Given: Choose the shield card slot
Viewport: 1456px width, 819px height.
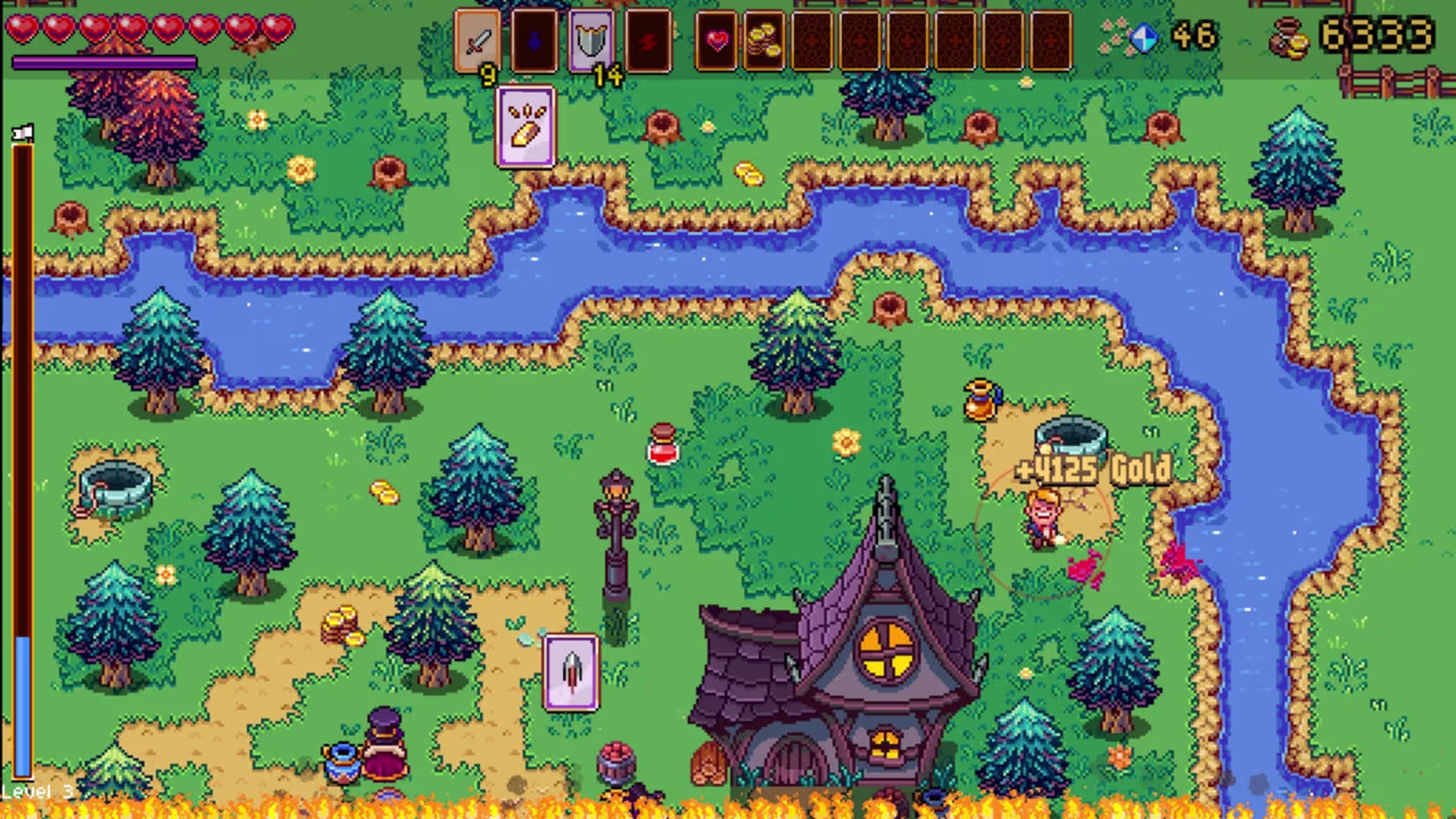Looking at the screenshot, I should [x=590, y=41].
